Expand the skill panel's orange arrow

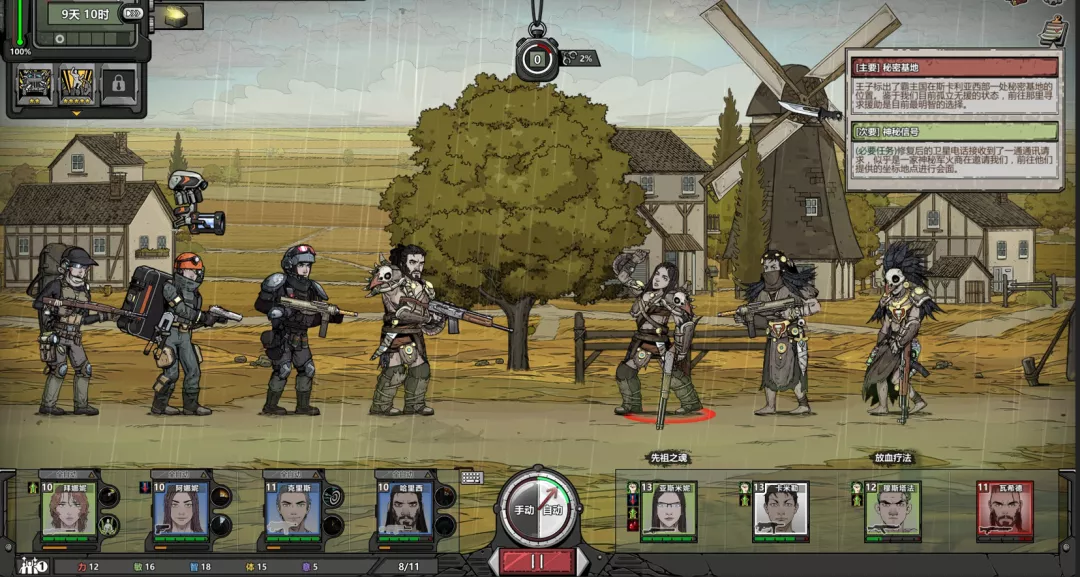tap(76, 113)
